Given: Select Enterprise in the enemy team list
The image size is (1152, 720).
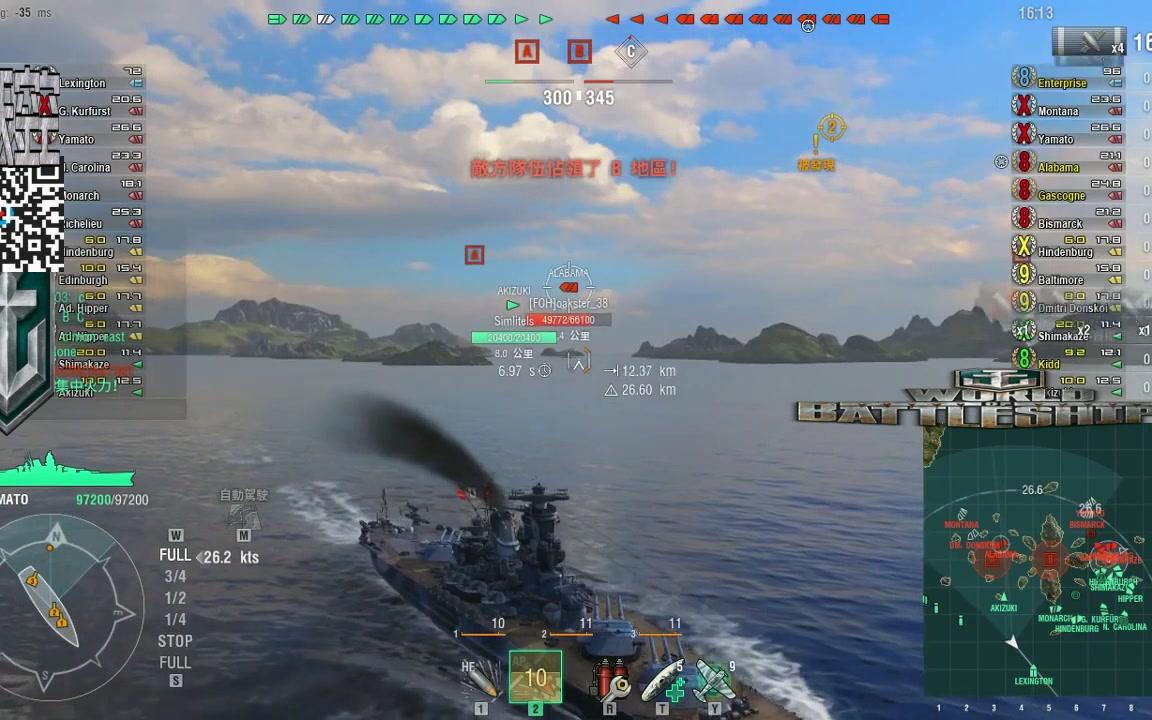Looking at the screenshot, I should point(1062,83).
